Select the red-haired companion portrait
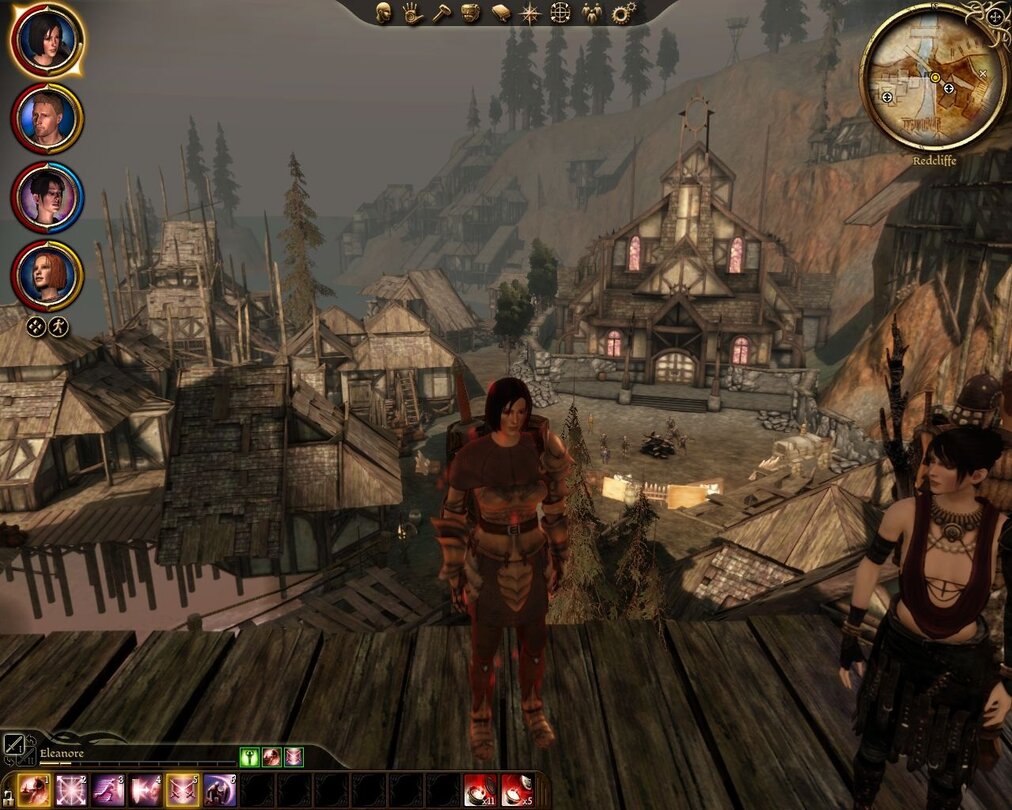 [x=47, y=274]
